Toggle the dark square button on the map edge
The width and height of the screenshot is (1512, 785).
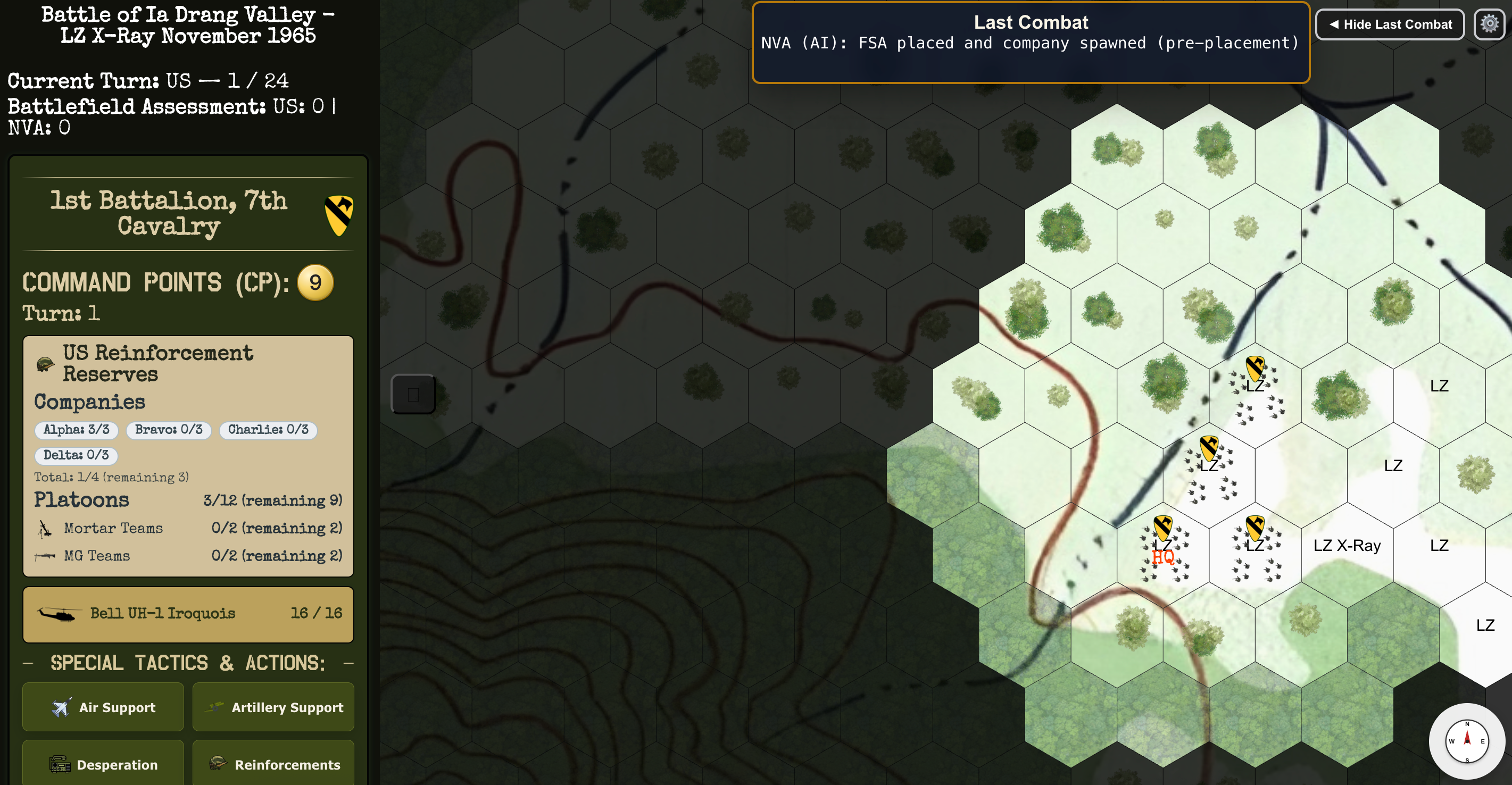[413, 394]
